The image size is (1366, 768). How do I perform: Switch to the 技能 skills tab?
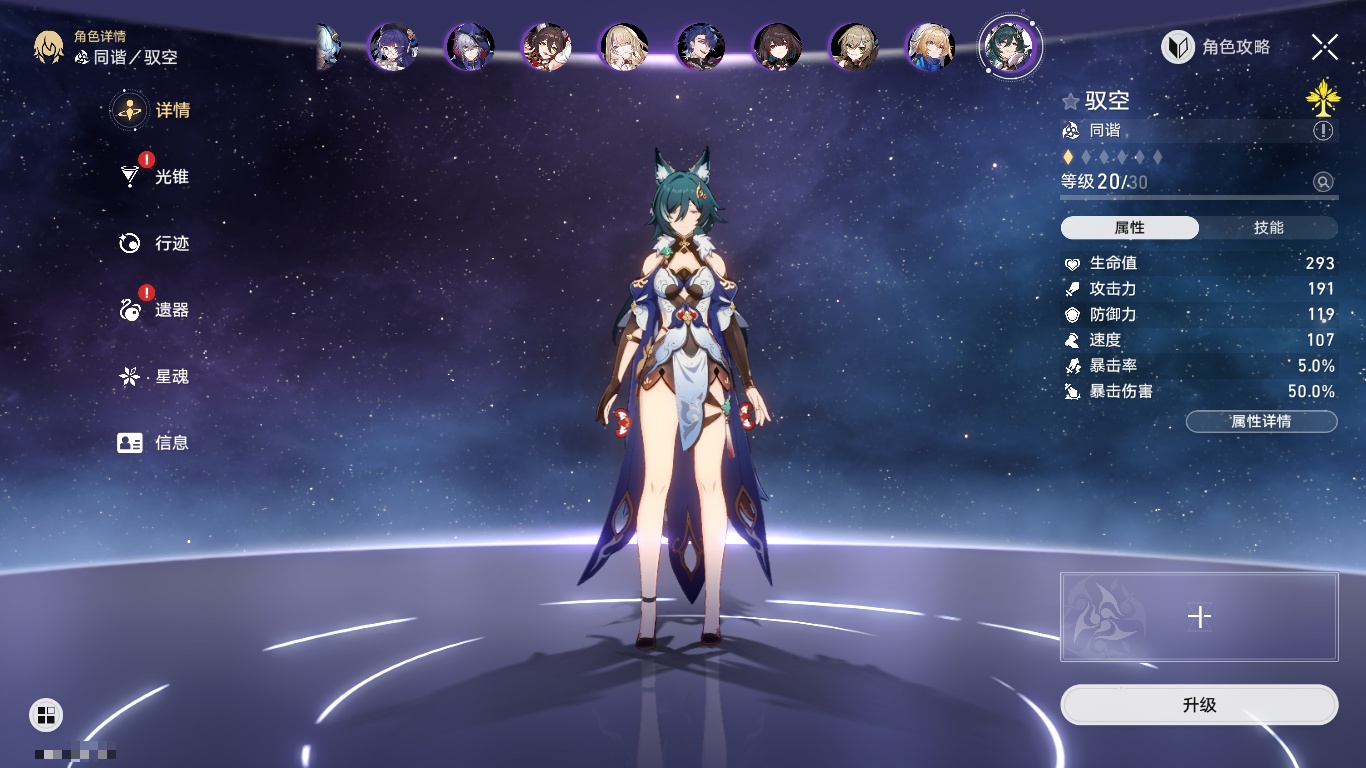[x=1268, y=228]
